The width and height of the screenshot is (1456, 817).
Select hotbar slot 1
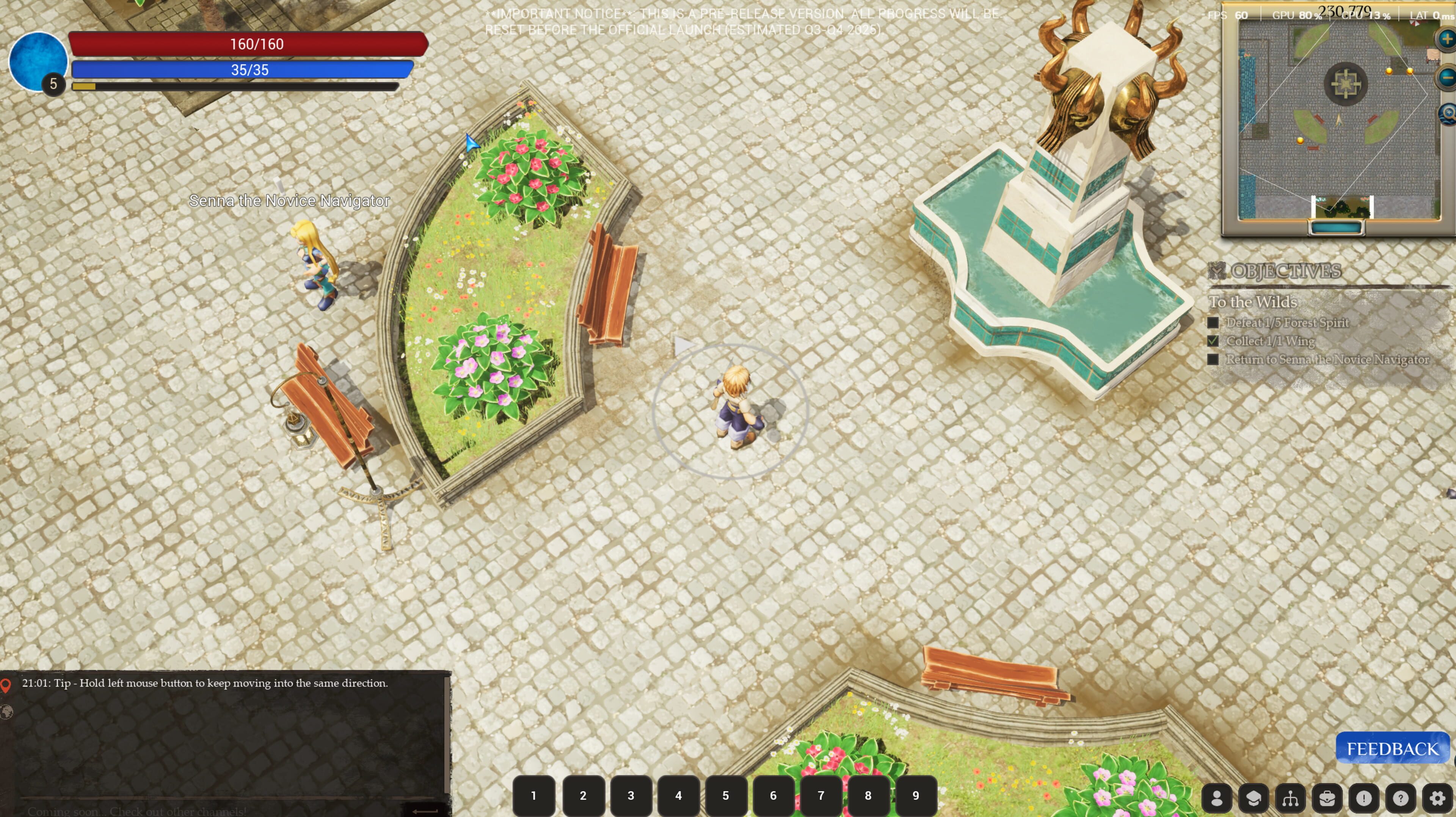533,795
